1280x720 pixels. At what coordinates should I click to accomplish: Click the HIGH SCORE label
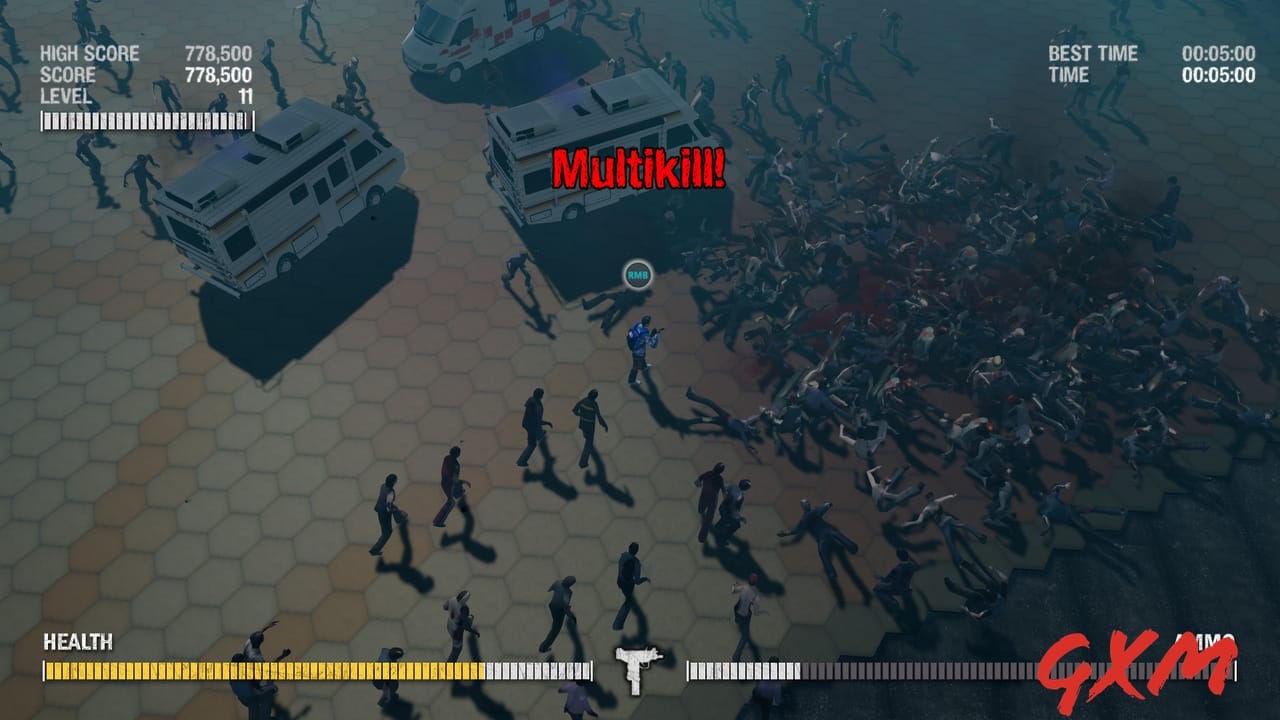click(88, 54)
